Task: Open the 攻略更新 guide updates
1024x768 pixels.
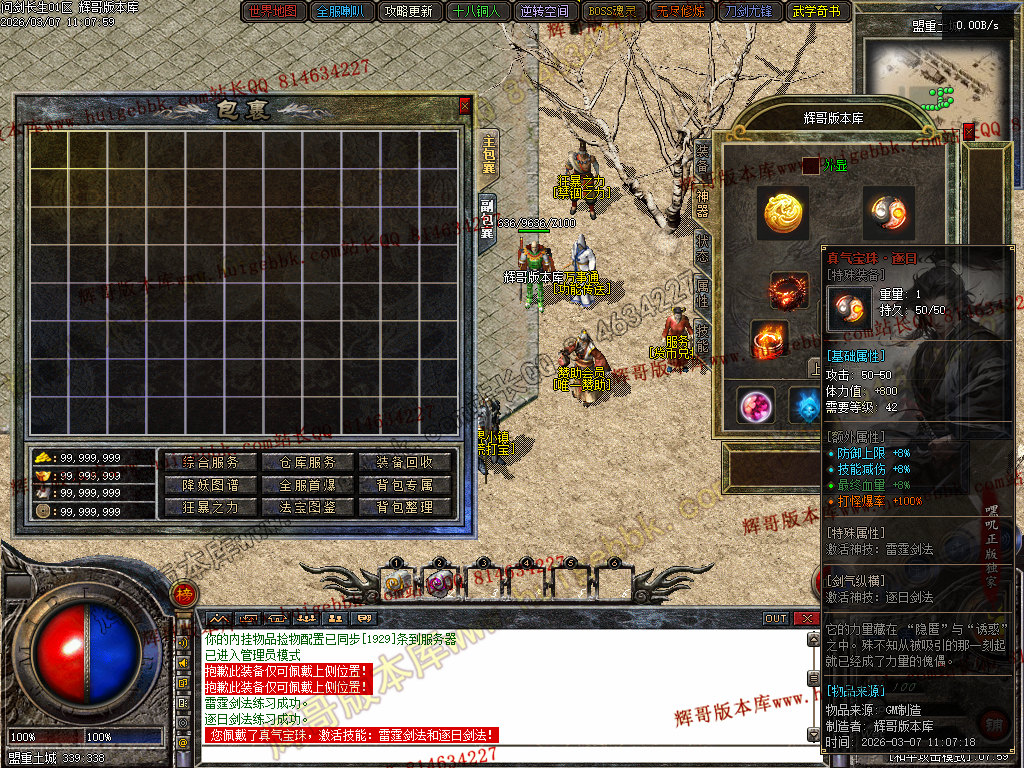Action: tap(408, 12)
